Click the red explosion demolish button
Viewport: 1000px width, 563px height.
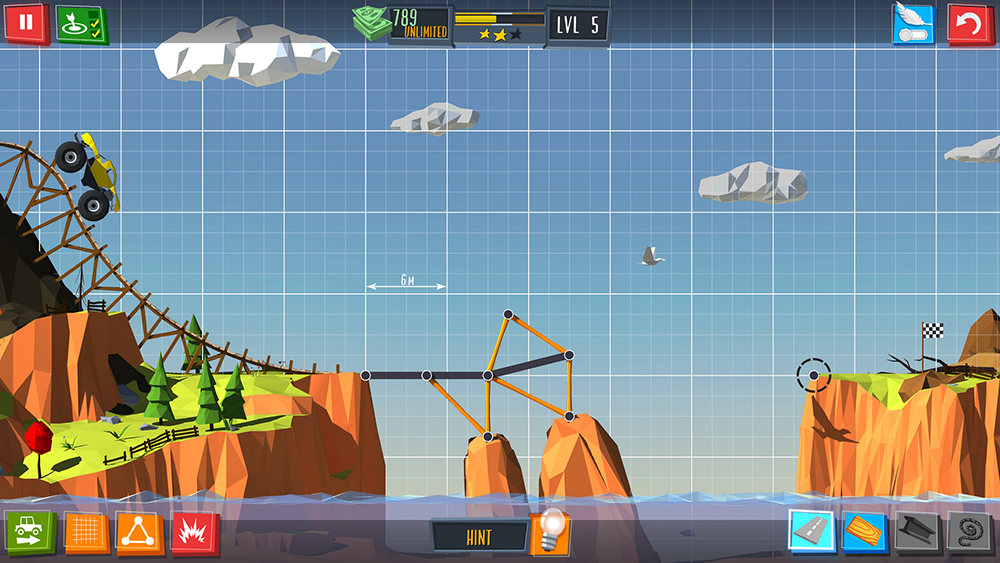tap(195, 533)
